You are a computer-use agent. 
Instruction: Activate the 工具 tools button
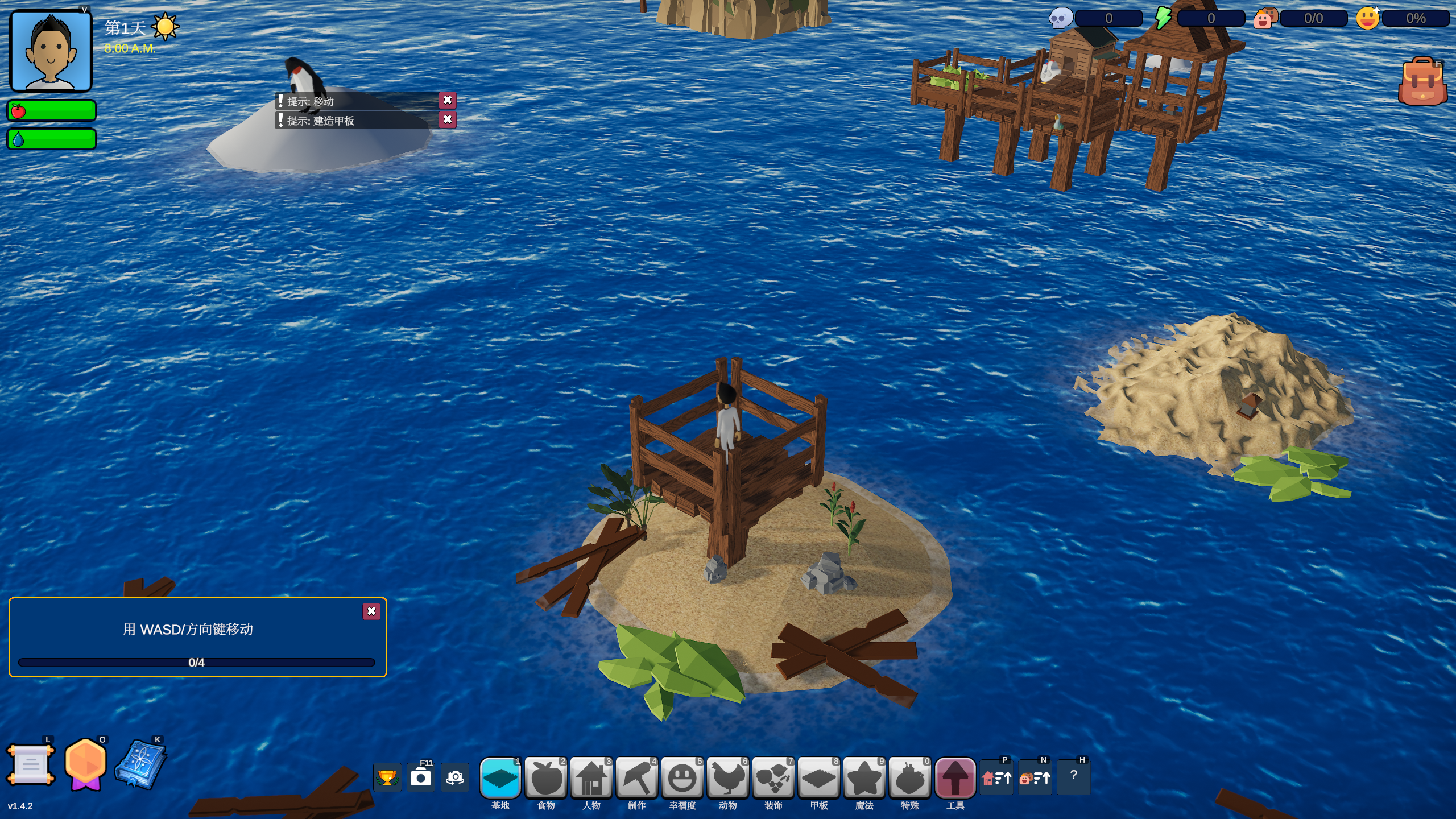point(955,777)
